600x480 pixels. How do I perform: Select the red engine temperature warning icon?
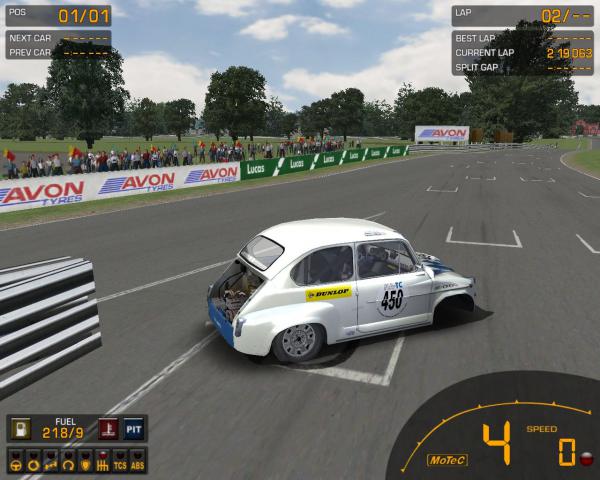pos(109,428)
